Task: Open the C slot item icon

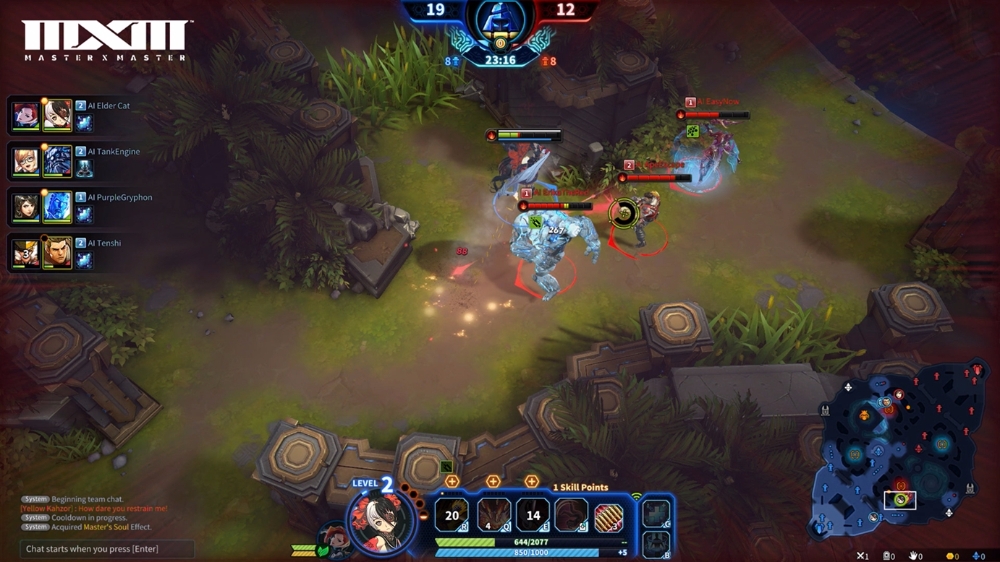Action: point(656,514)
